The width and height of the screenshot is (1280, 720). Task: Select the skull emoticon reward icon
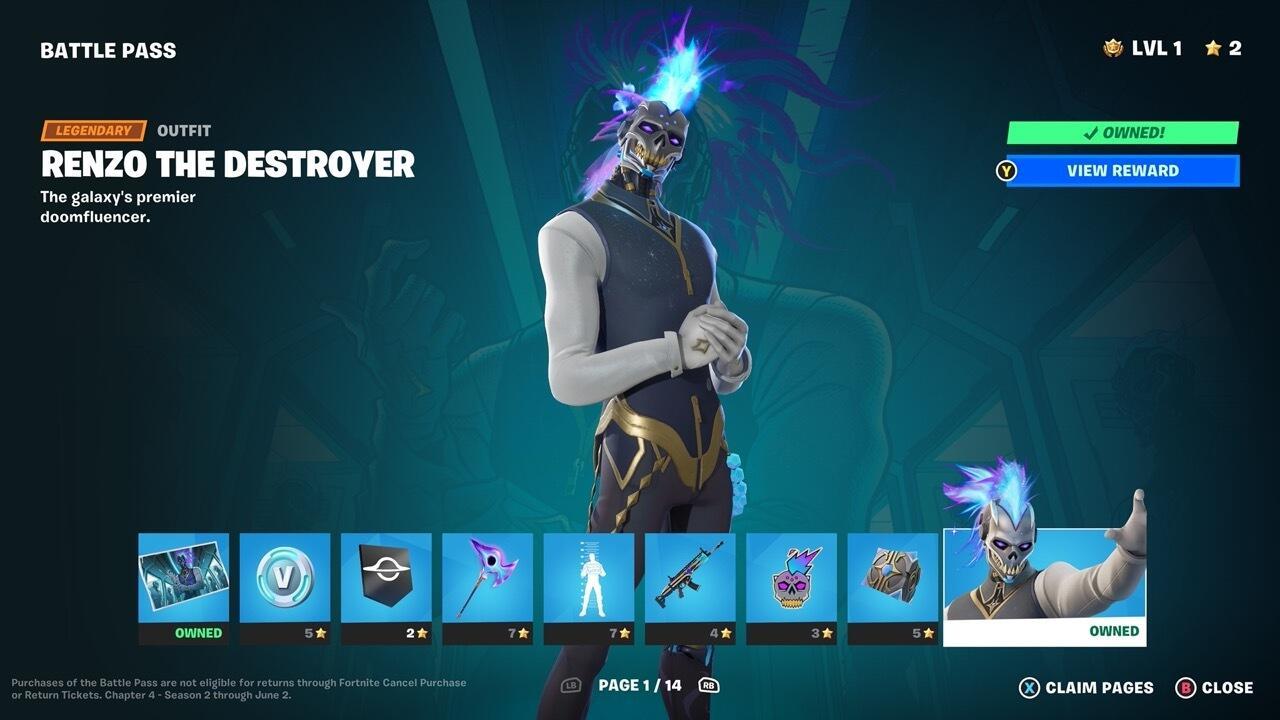pyautogui.click(x=791, y=578)
